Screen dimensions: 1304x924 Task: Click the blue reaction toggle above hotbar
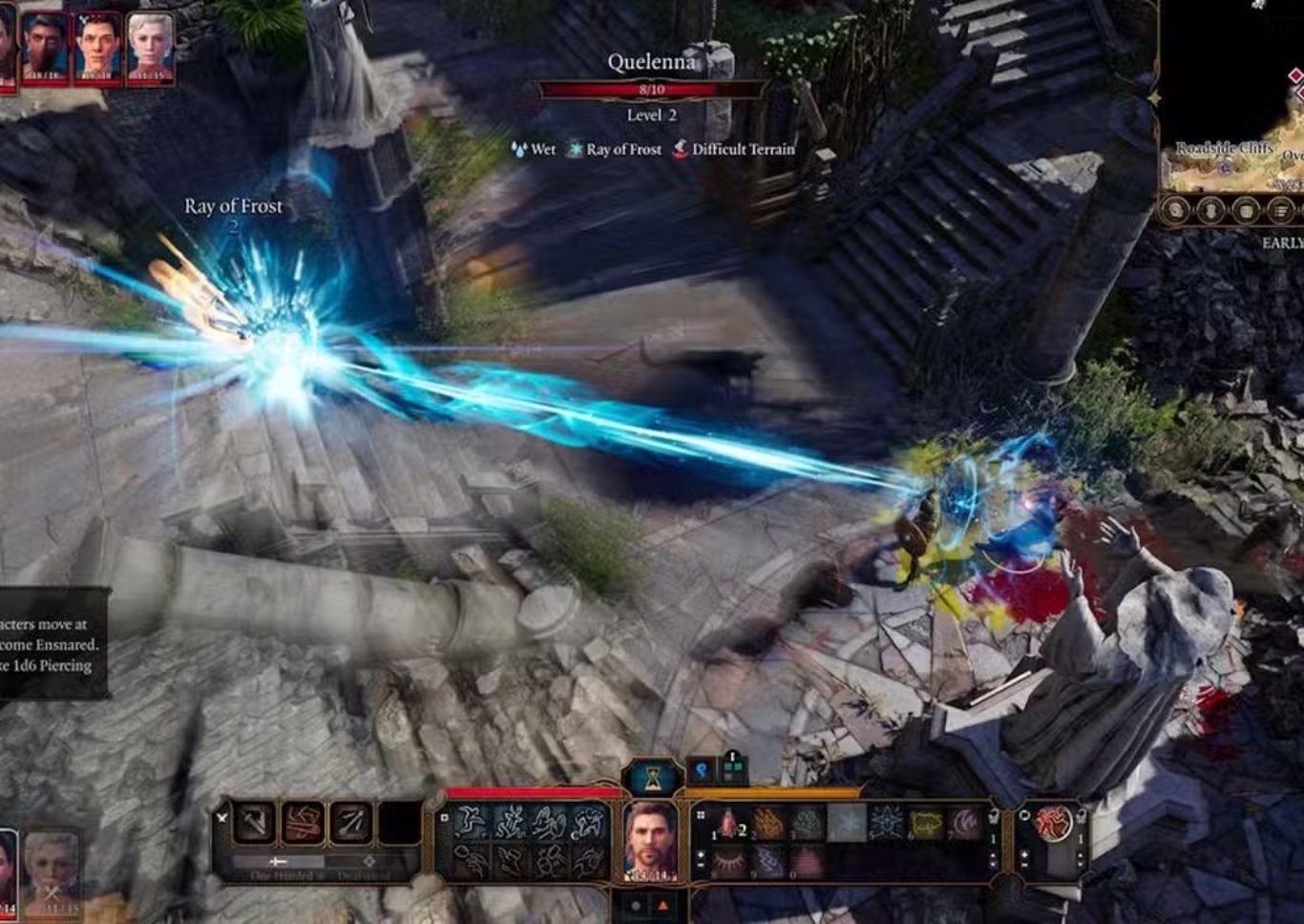pos(702,769)
